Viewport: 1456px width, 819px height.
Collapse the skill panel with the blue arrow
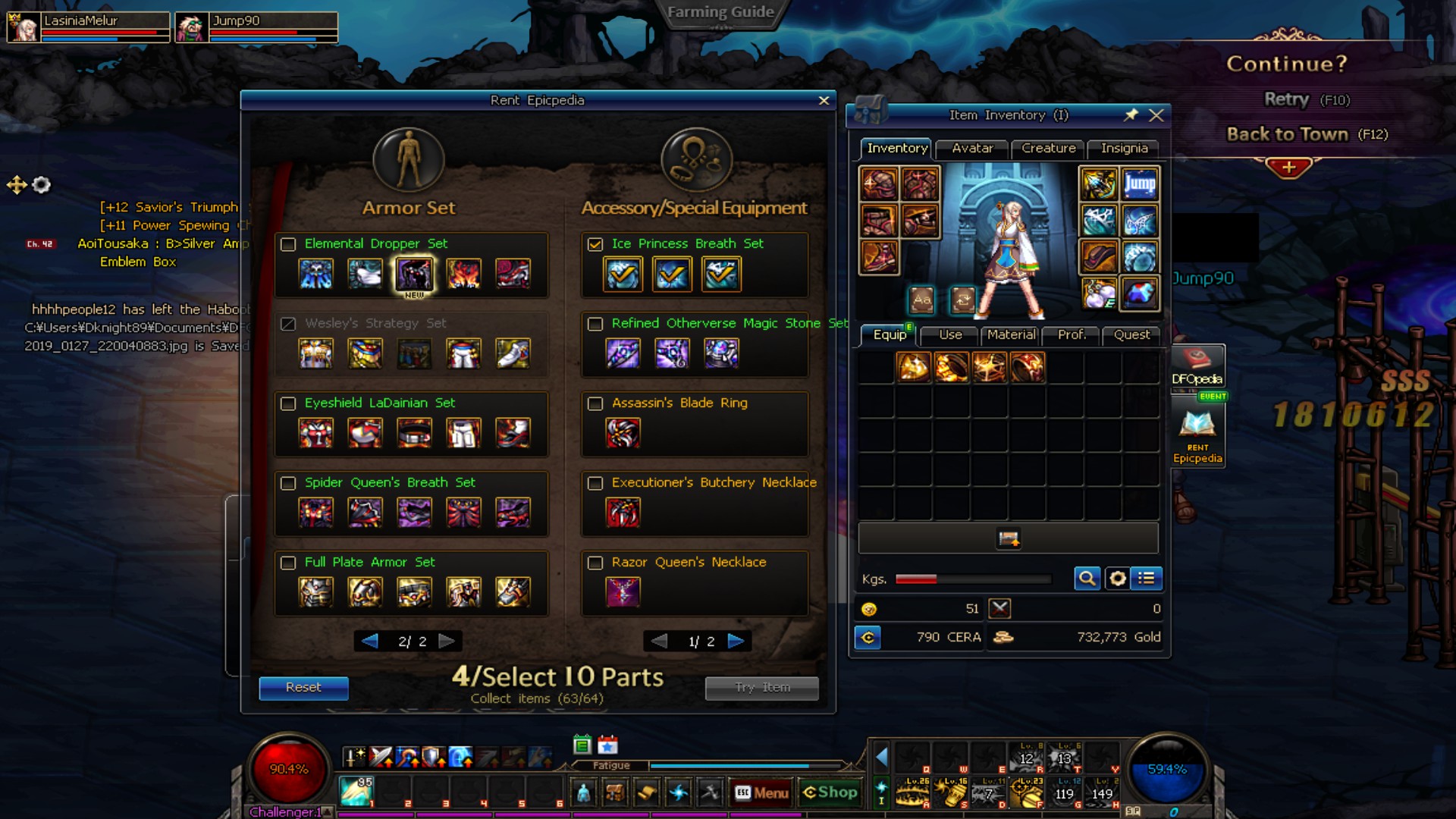click(880, 756)
